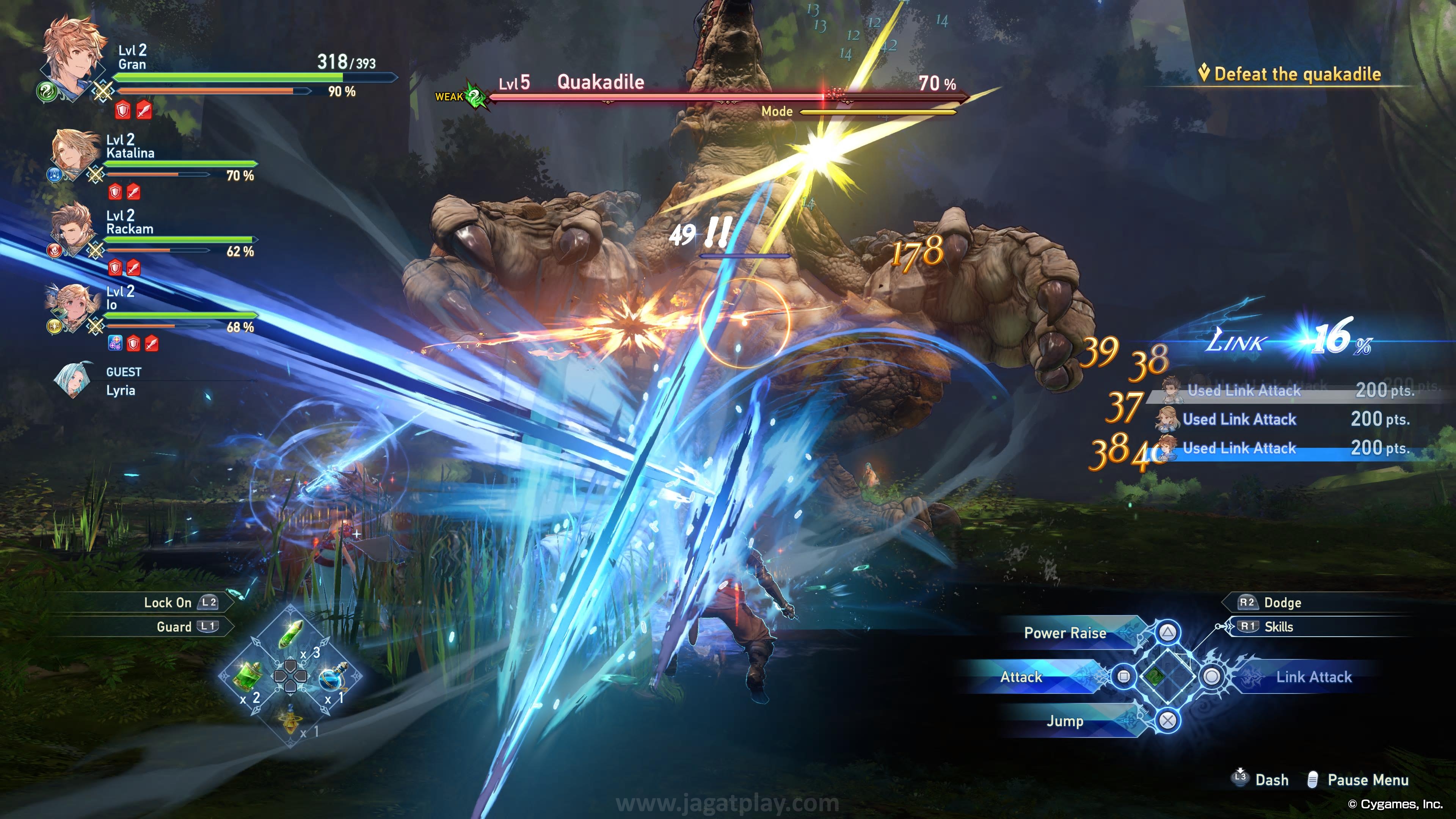Click the Defeat the quakadile objective
Viewport: 1456px width, 819px height.
(x=1297, y=74)
